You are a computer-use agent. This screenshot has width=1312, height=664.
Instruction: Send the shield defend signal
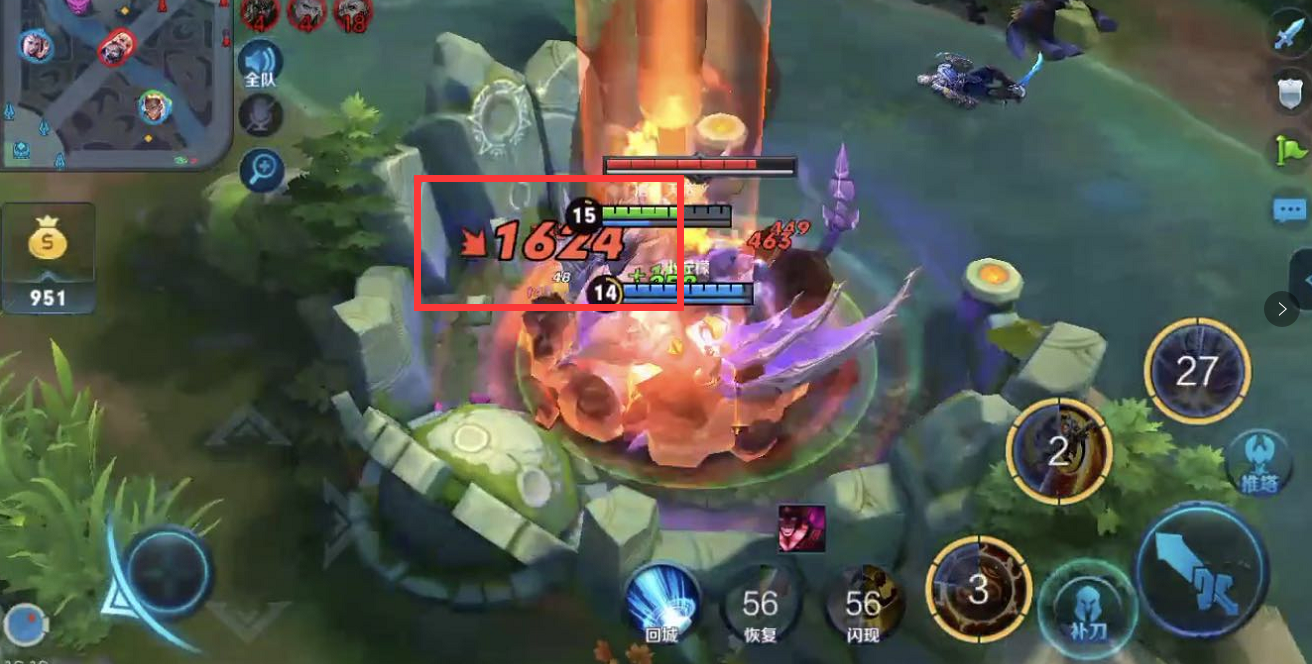coord(1288,92)
